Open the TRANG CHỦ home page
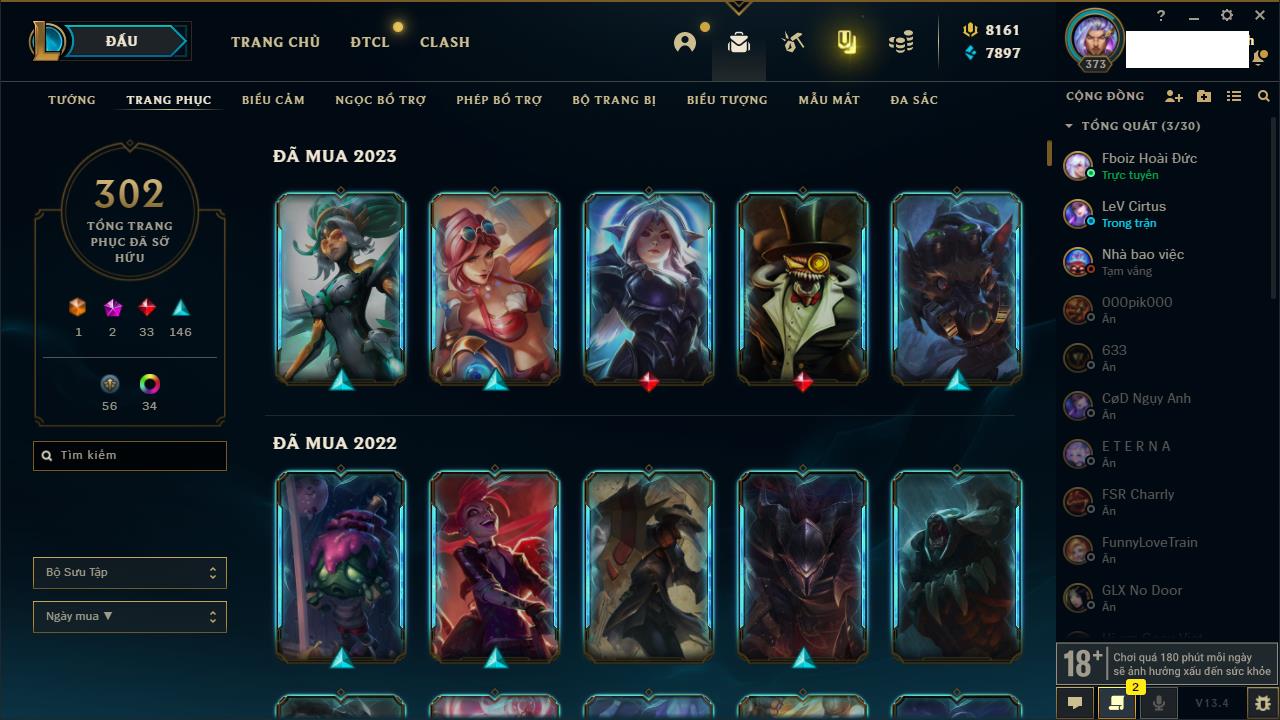The height and width of the screenshot is (720, 1280). [x=275, y=42]
